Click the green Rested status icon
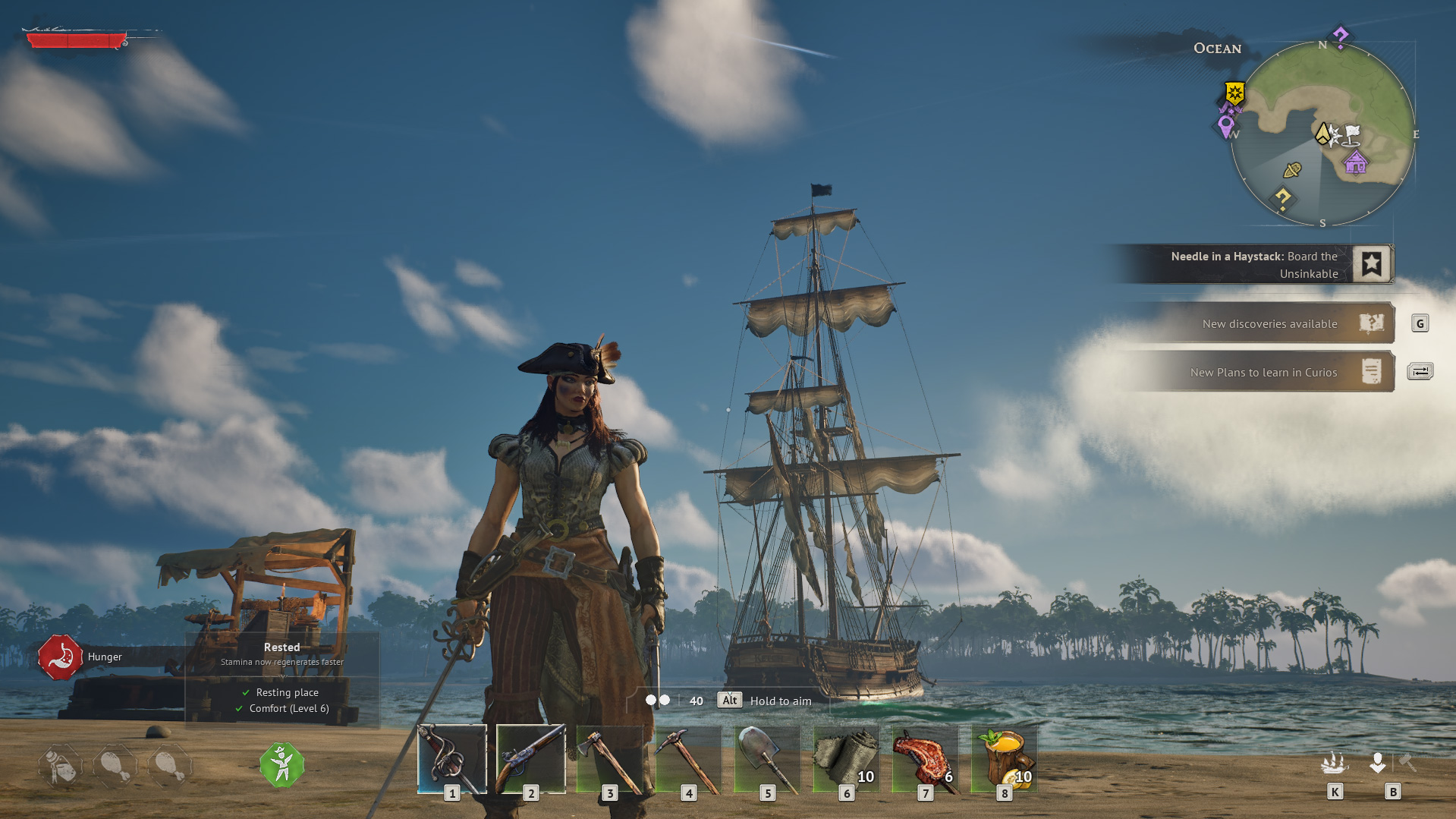Viewport: 1456px width, 819px height. pos(281,765)
